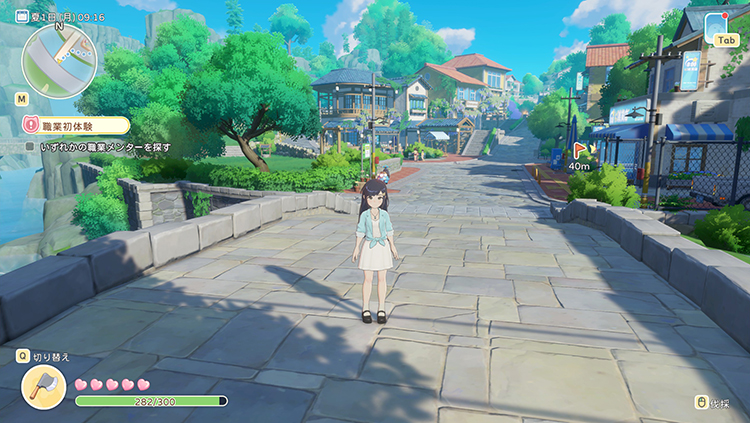Select the red flag waypoint marker

579,153
